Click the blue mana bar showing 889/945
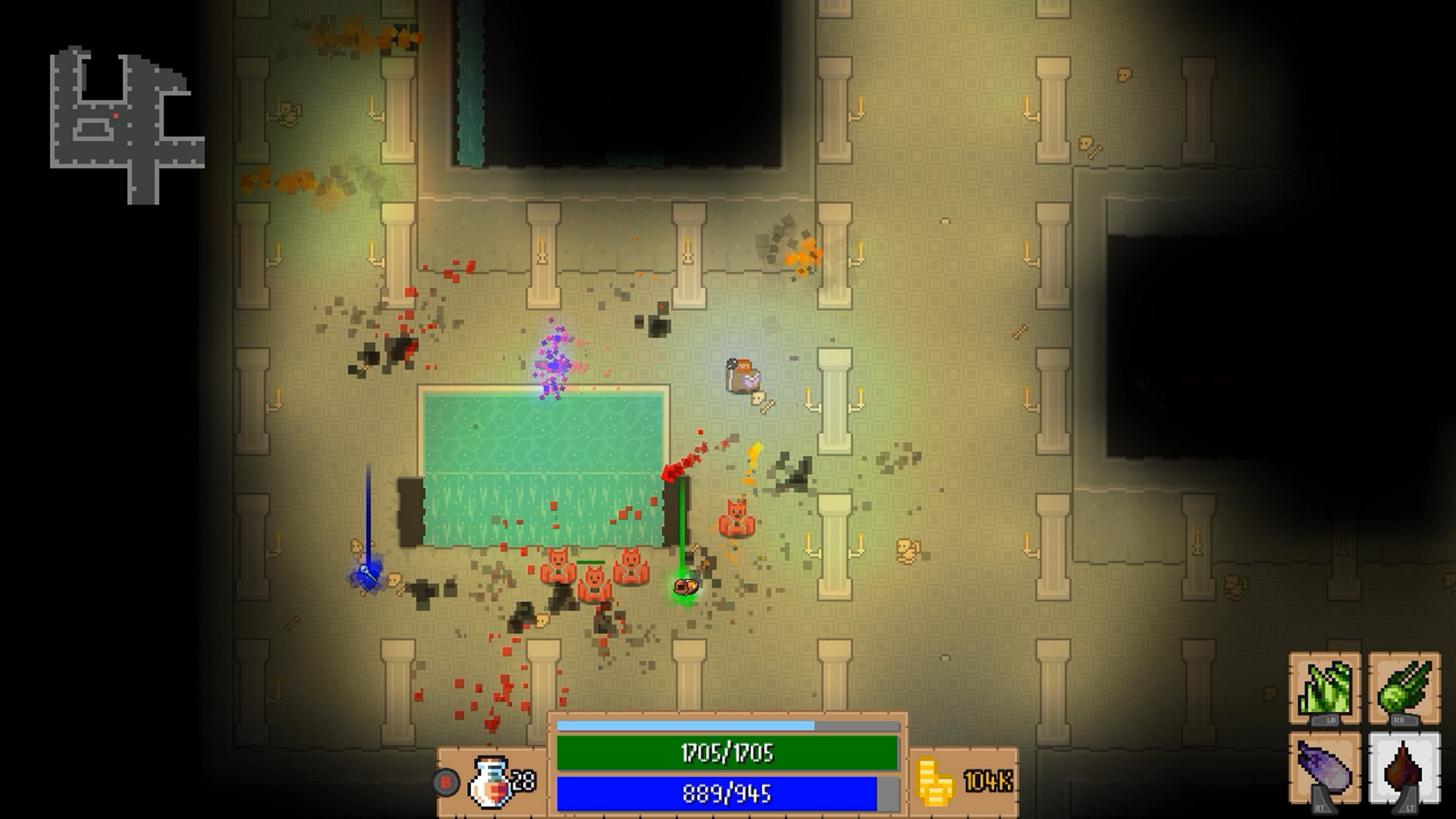Viewport: 1456px width, 819px height. pos(728,792)
